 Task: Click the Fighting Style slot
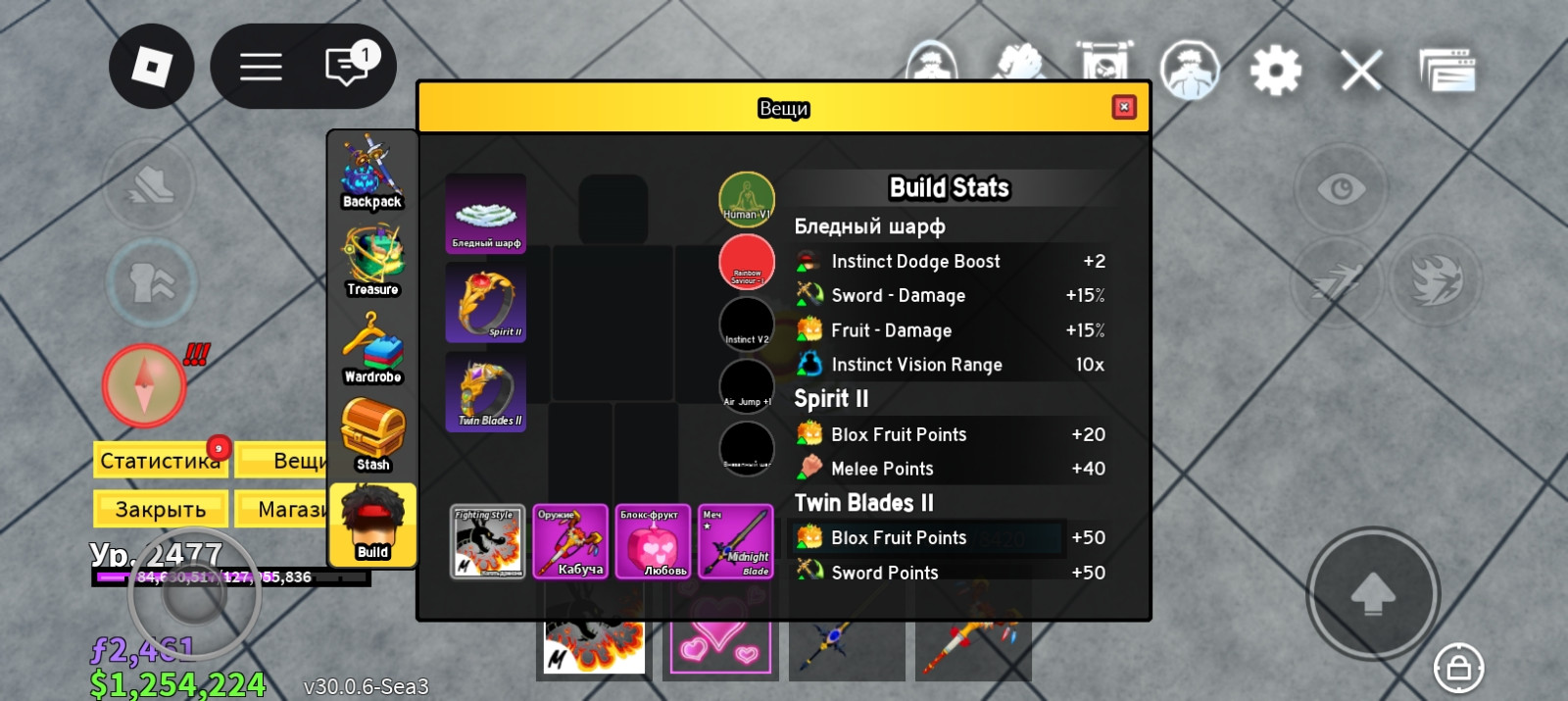(x=487, y=541)
